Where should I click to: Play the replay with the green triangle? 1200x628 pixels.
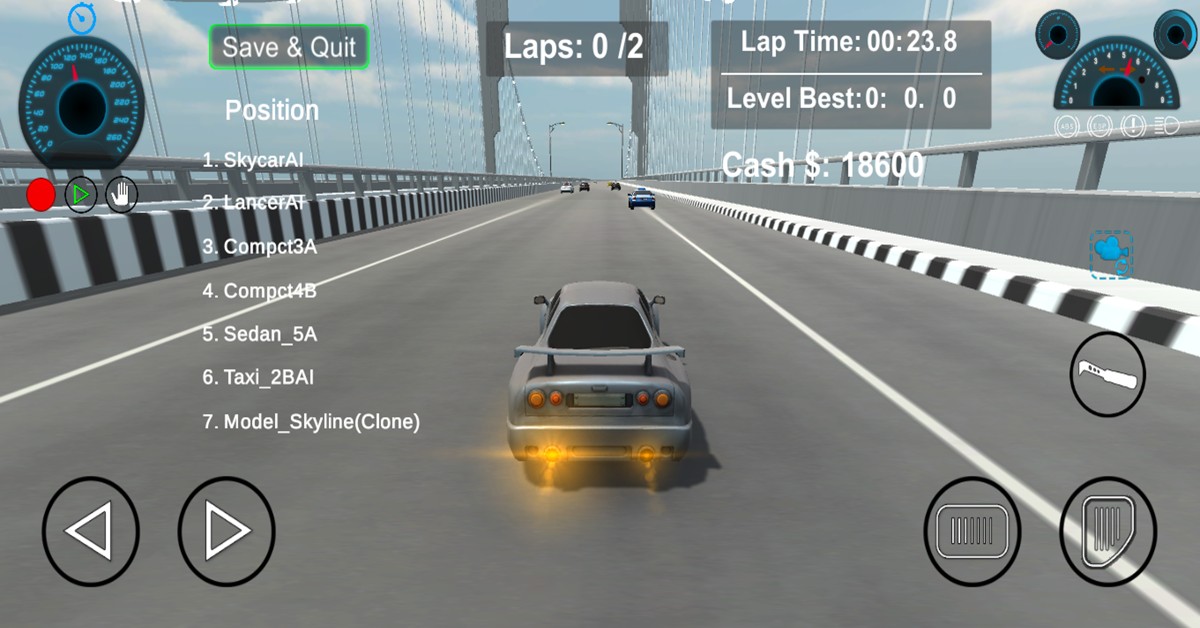[81, 194]
